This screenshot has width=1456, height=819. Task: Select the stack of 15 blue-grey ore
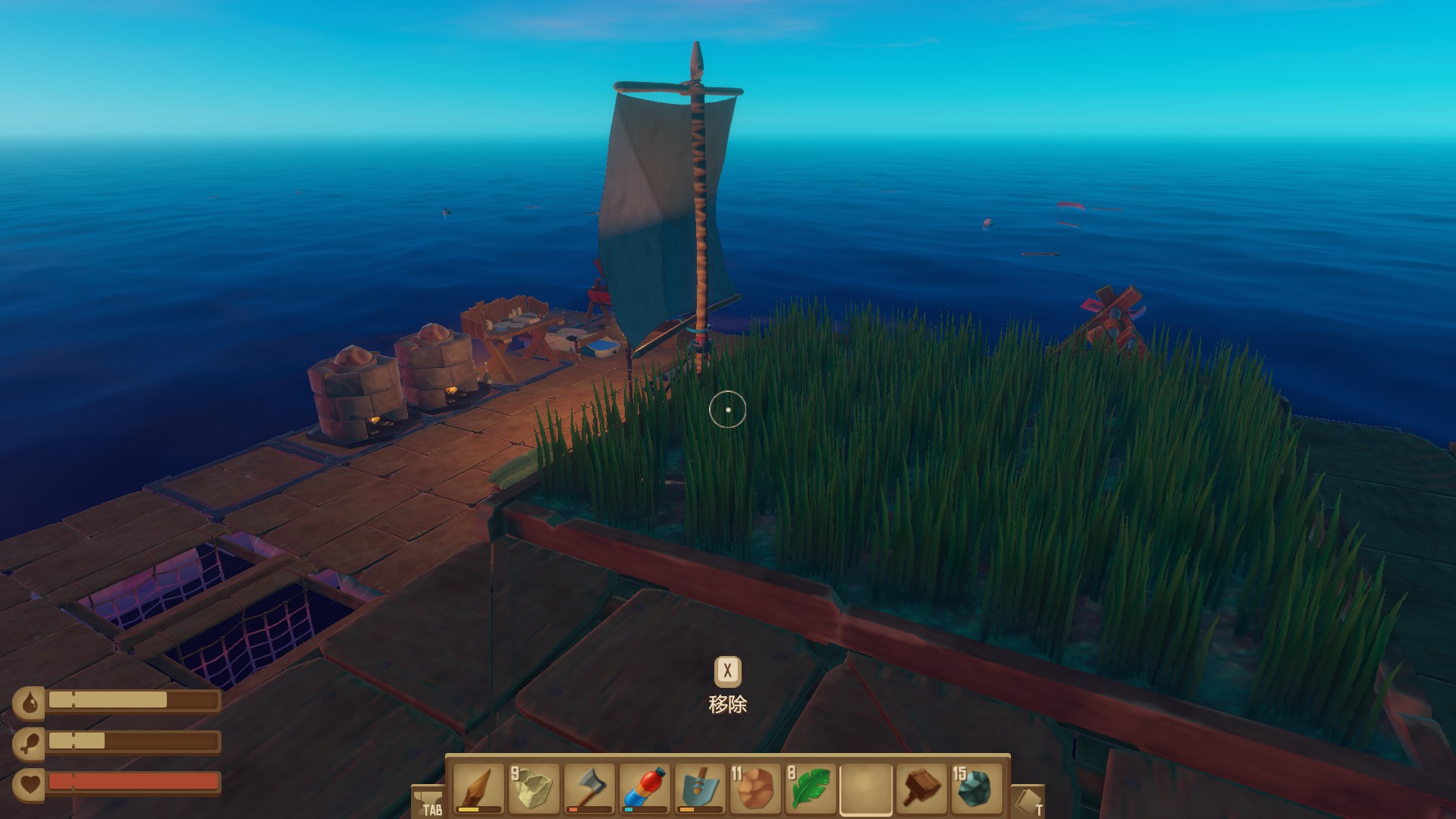tap(976, 789)
